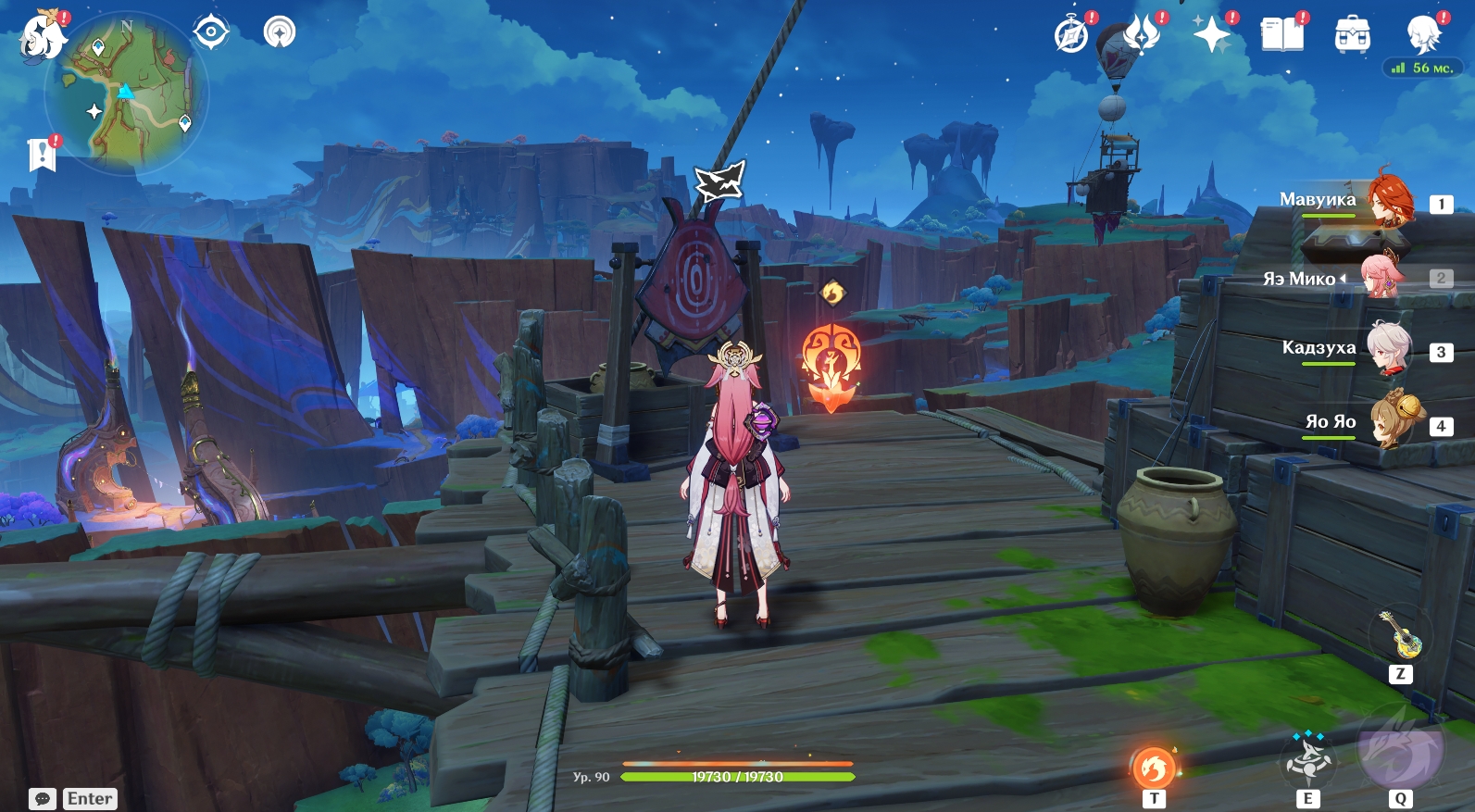Open the events compass icon

[x=1071, y=35]
